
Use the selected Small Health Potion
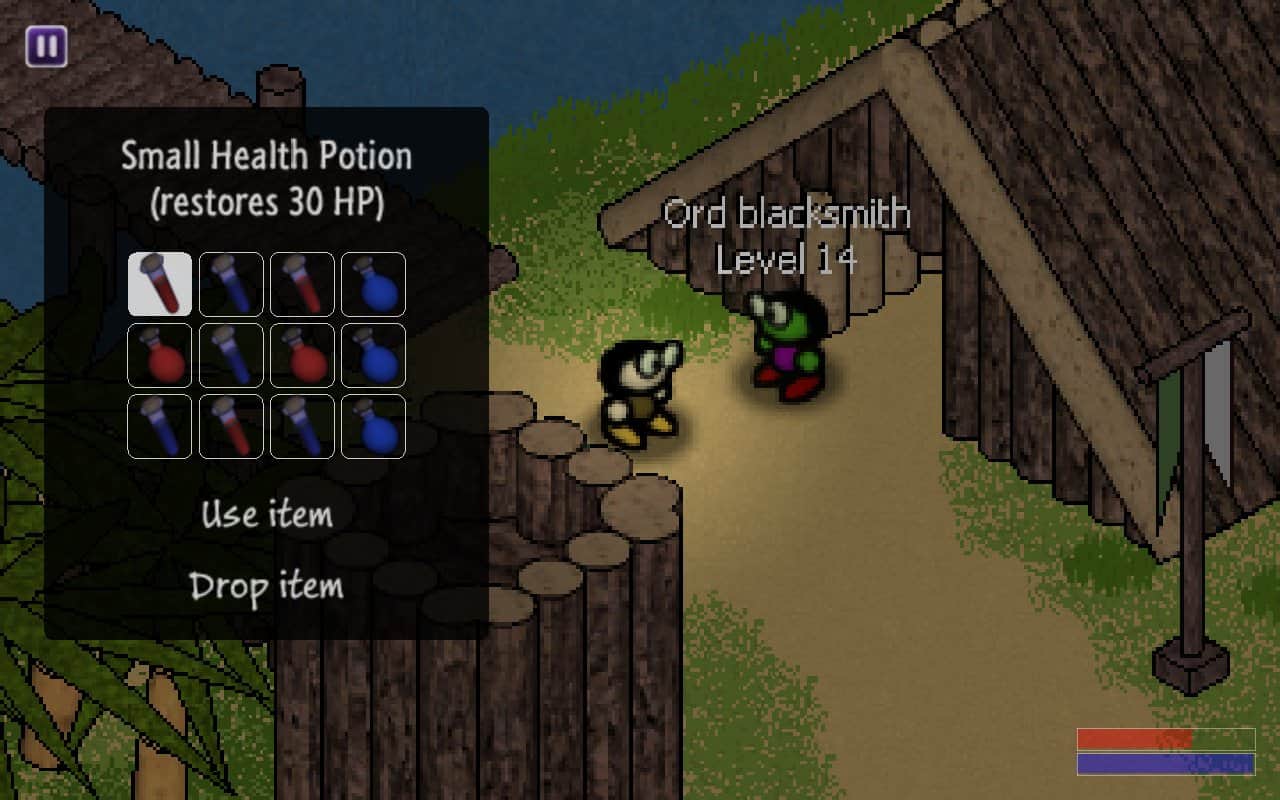(x=266, y=515)
